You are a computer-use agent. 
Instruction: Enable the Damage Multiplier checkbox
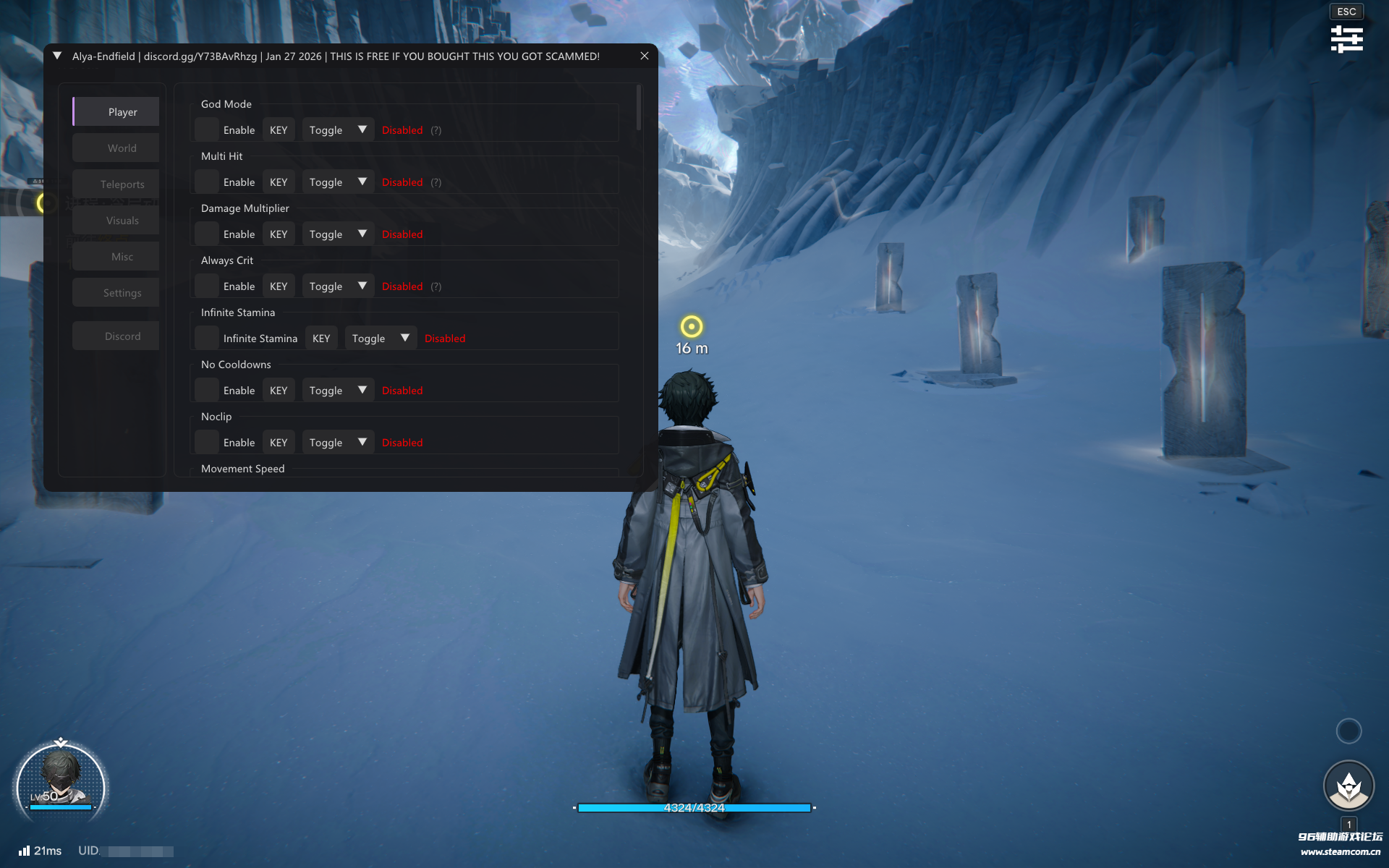point(207,234)
